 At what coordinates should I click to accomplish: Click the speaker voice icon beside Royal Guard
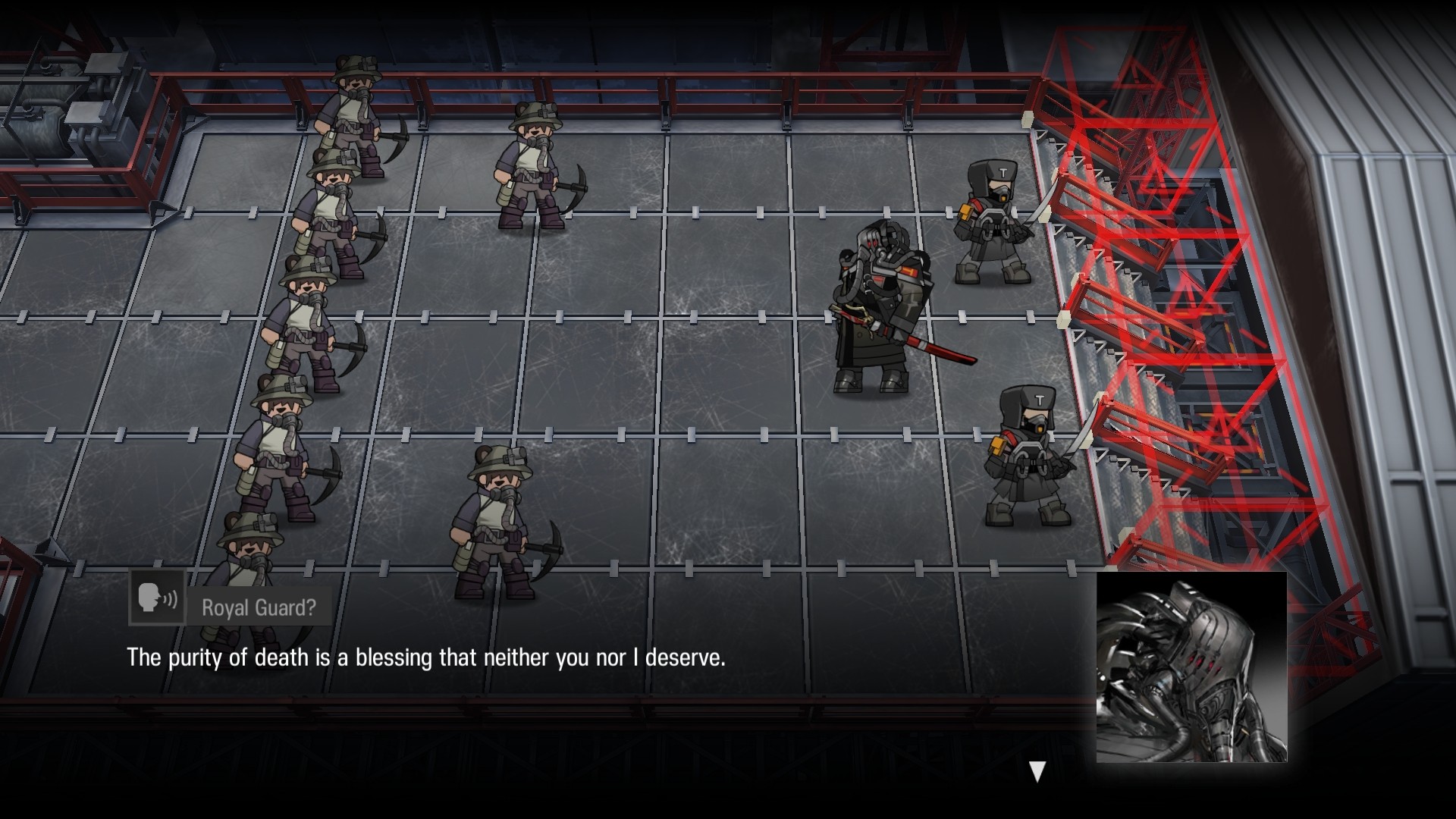[x=158, y=598]
